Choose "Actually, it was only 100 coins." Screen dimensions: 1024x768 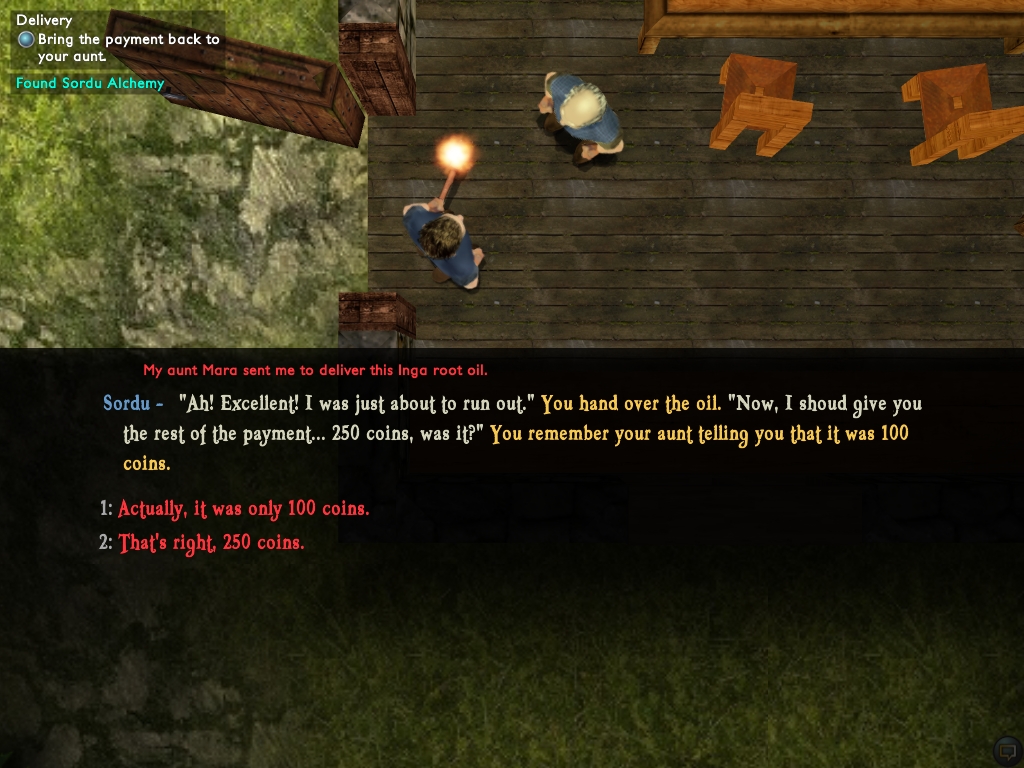pyautogui.click(x=243, y=509)
